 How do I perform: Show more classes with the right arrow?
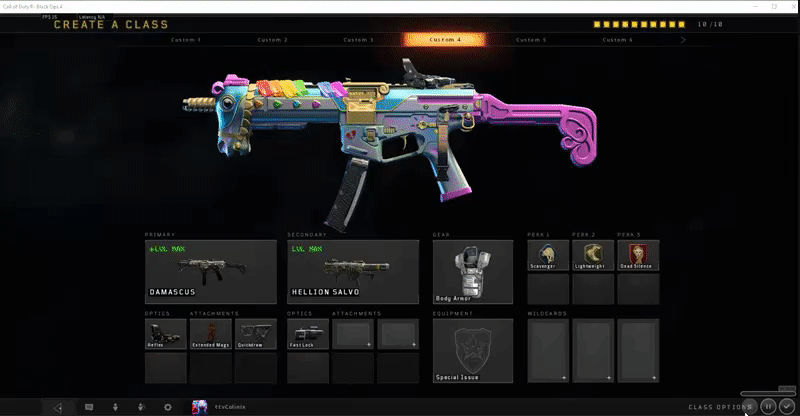tap(683, 40)
